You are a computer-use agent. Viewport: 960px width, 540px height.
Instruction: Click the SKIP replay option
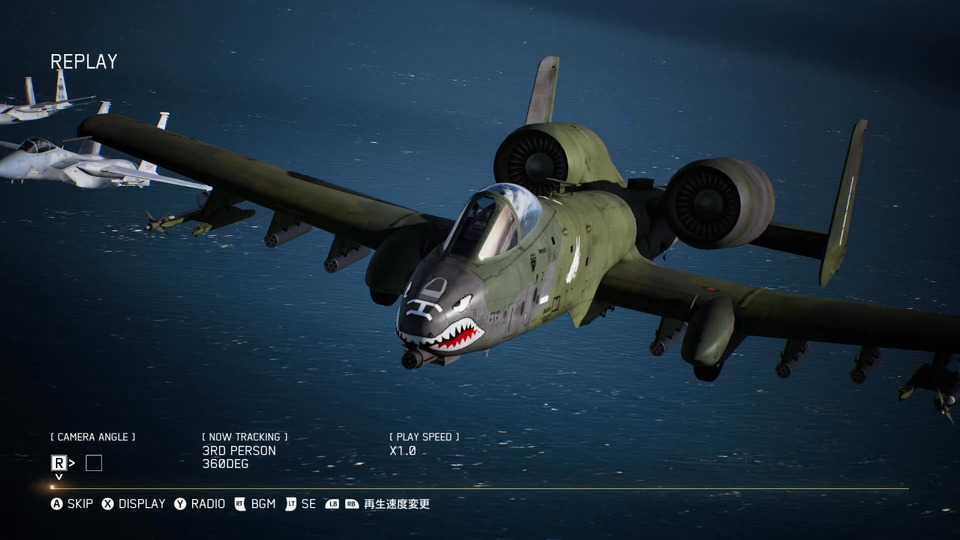point(72,504)
